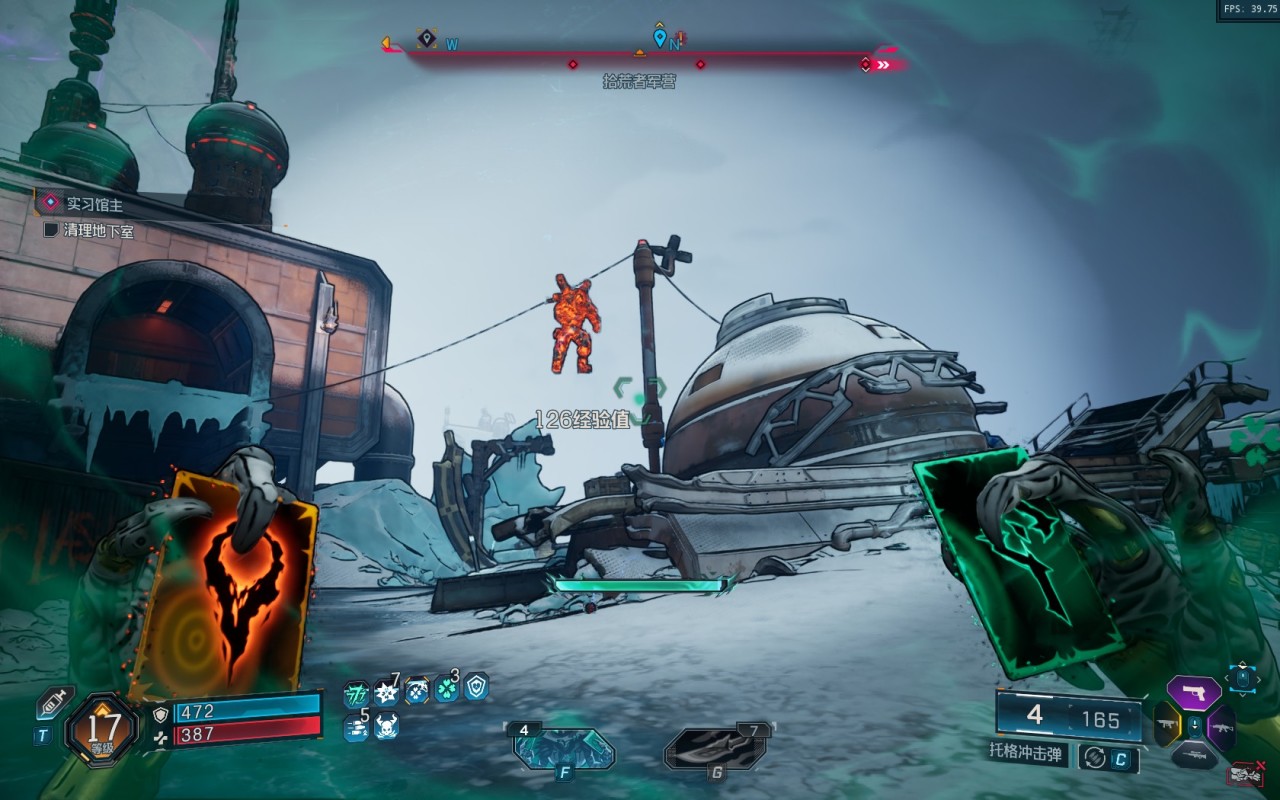This screenshot has height=800, width=1280.
Task: Select the shield face buff icon
Action: [476, 686]
